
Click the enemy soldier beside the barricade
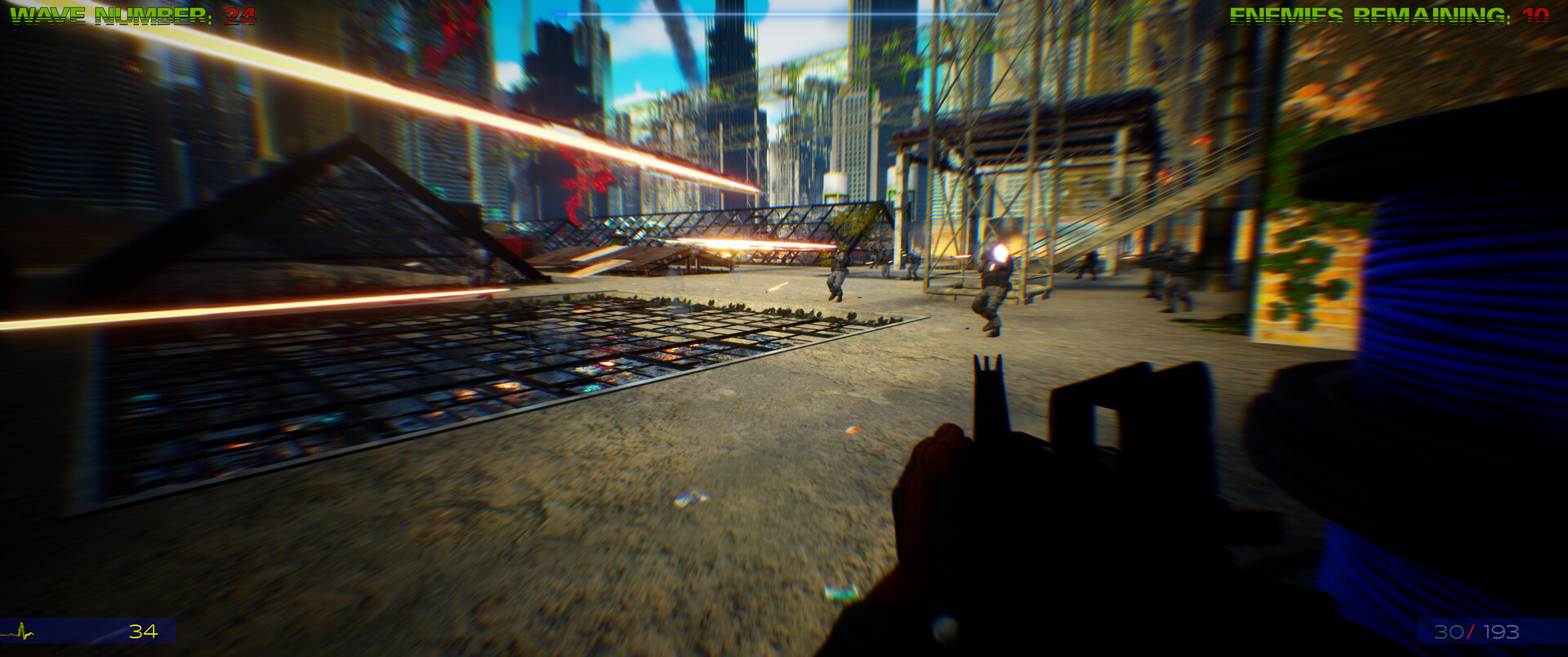click(837, 274)
